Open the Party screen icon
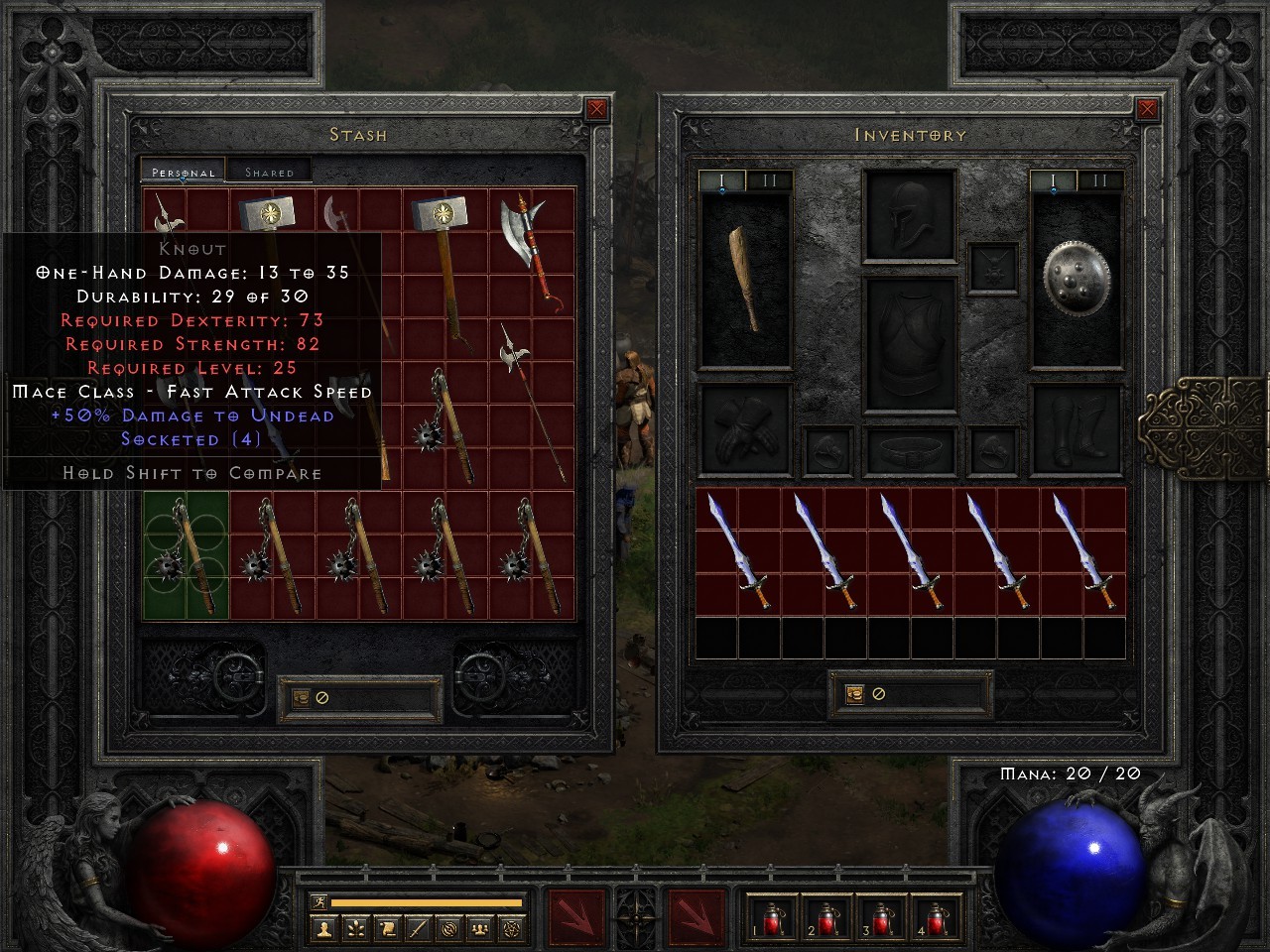This screenshot has height=952, width=1270. point(481,929)
